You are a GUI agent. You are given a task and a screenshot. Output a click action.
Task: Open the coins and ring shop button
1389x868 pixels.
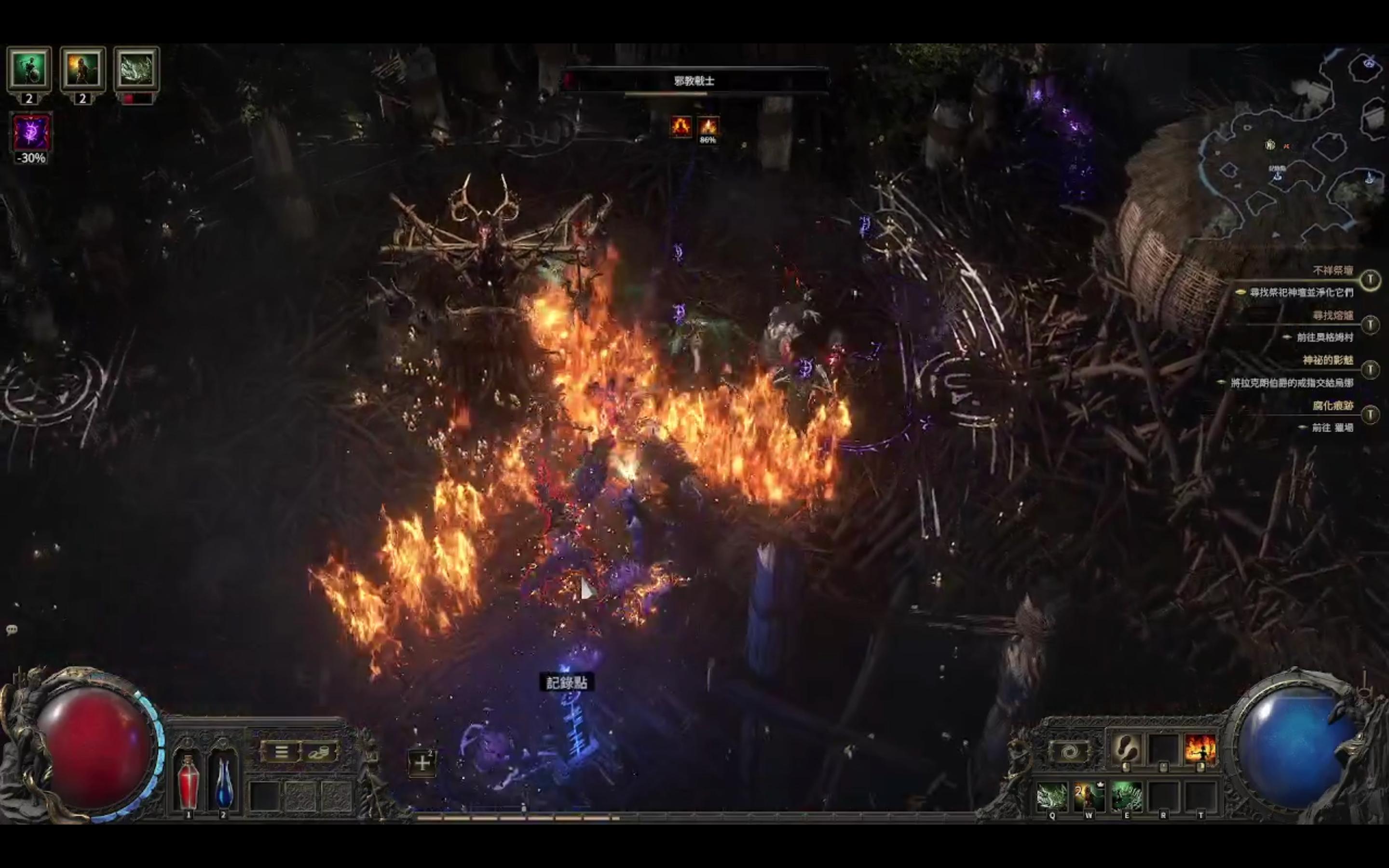(318, 751)
